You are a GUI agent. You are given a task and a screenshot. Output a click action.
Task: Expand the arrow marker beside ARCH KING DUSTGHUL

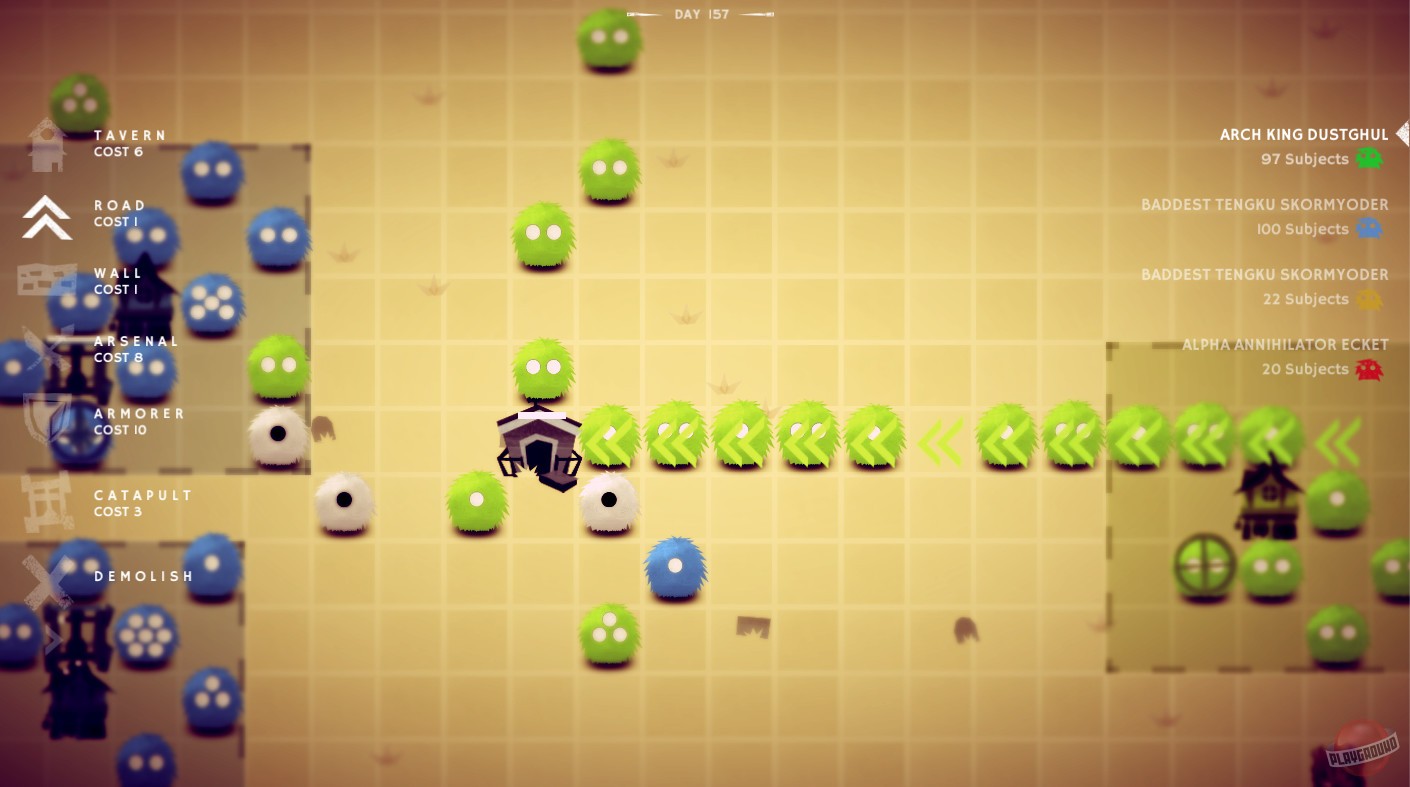(1402, 133)
